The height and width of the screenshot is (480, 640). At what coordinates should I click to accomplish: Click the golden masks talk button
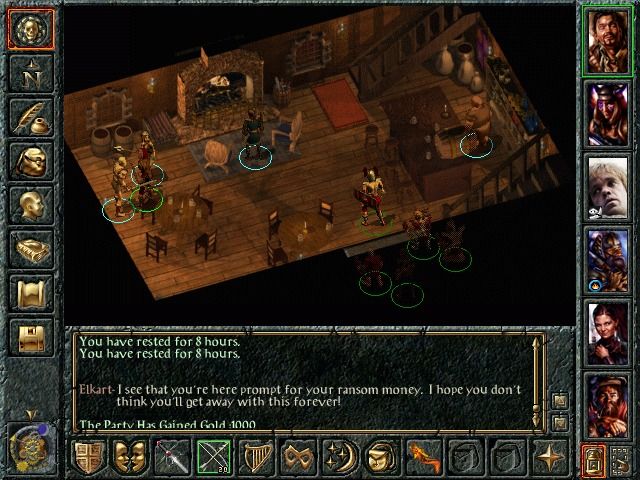pos(131,457)
